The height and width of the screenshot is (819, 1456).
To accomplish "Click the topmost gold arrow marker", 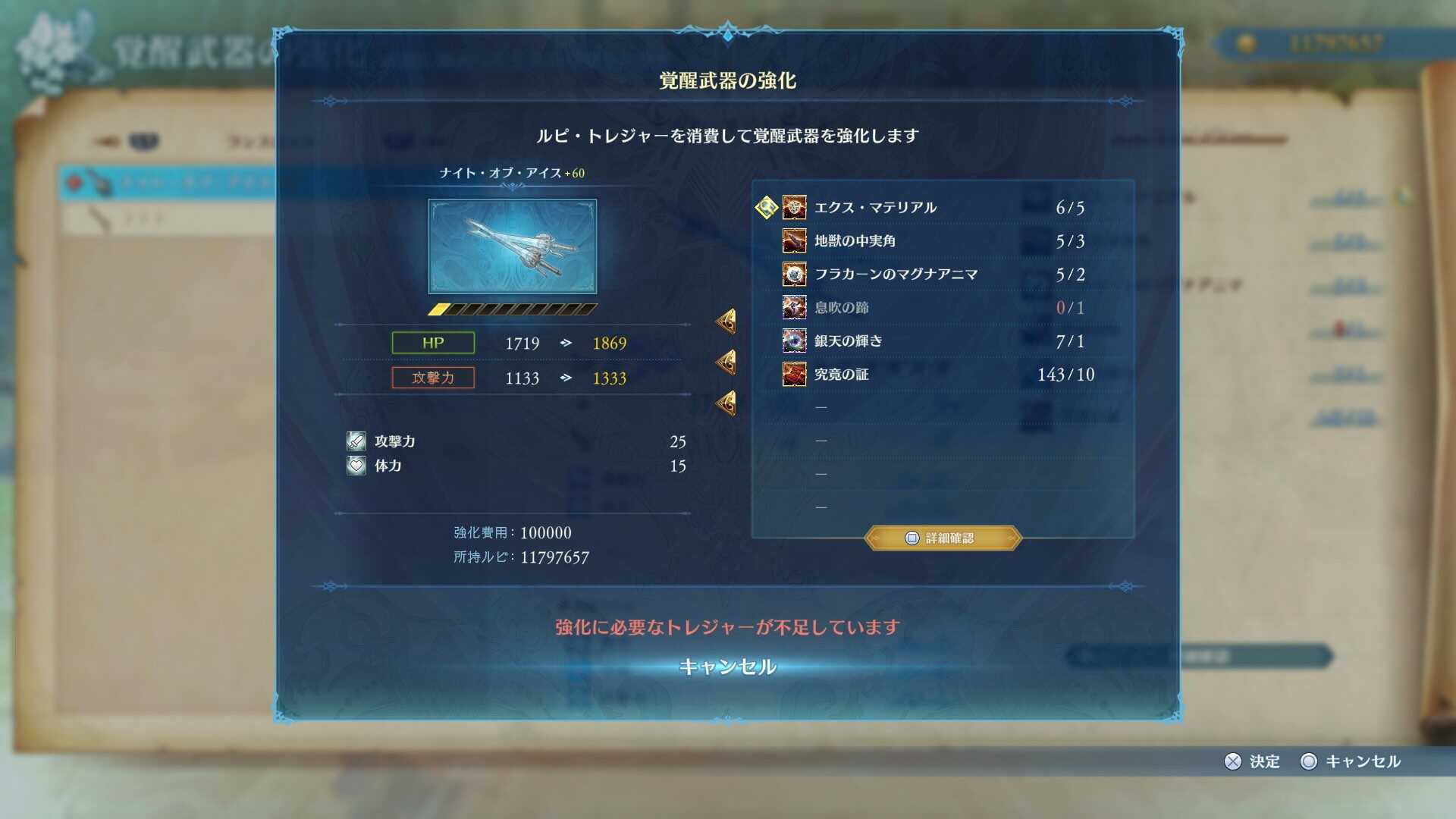I will coord(726,321).
